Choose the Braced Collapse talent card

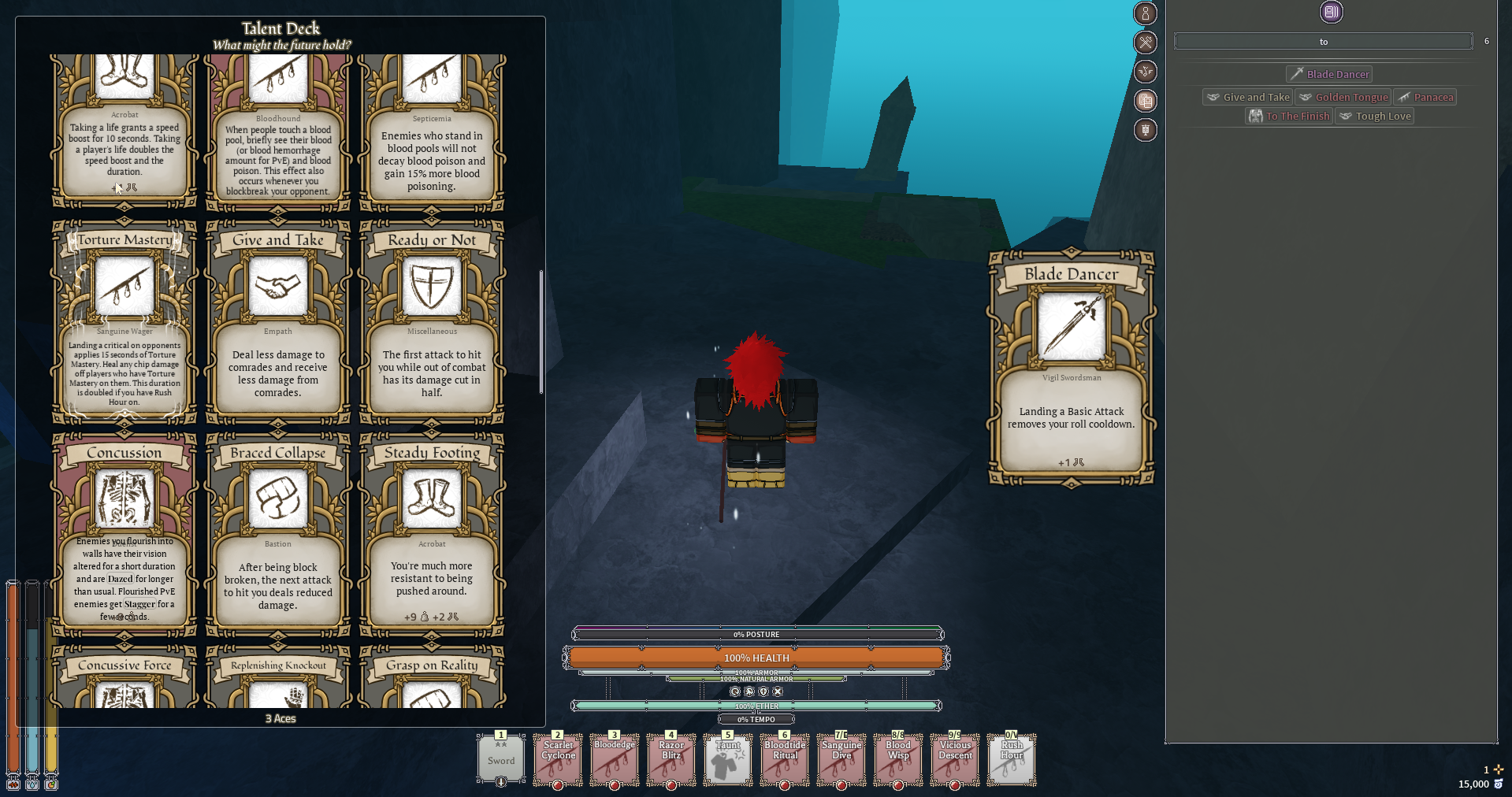278,536
